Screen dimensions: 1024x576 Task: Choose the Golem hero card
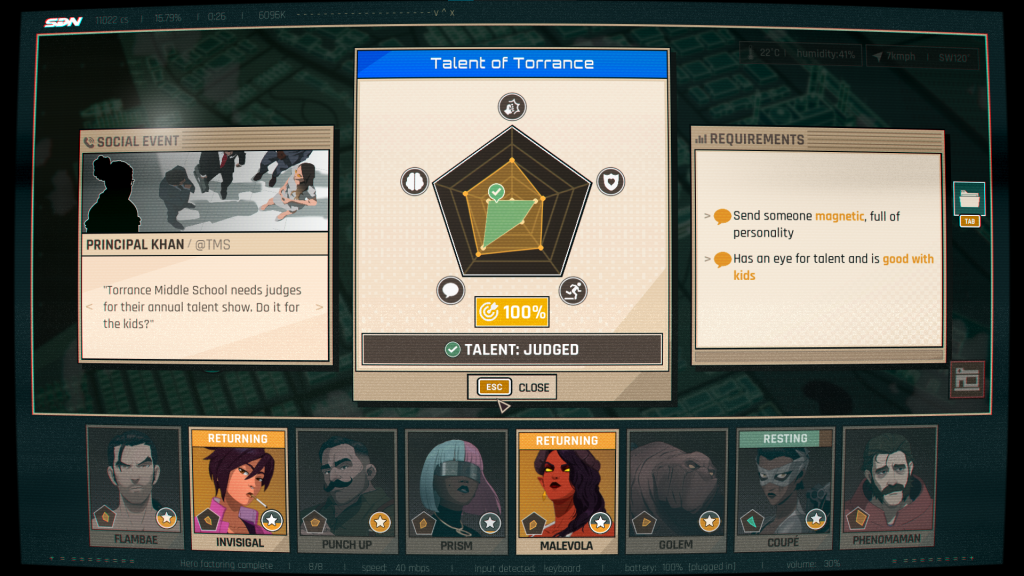point(678,490)
